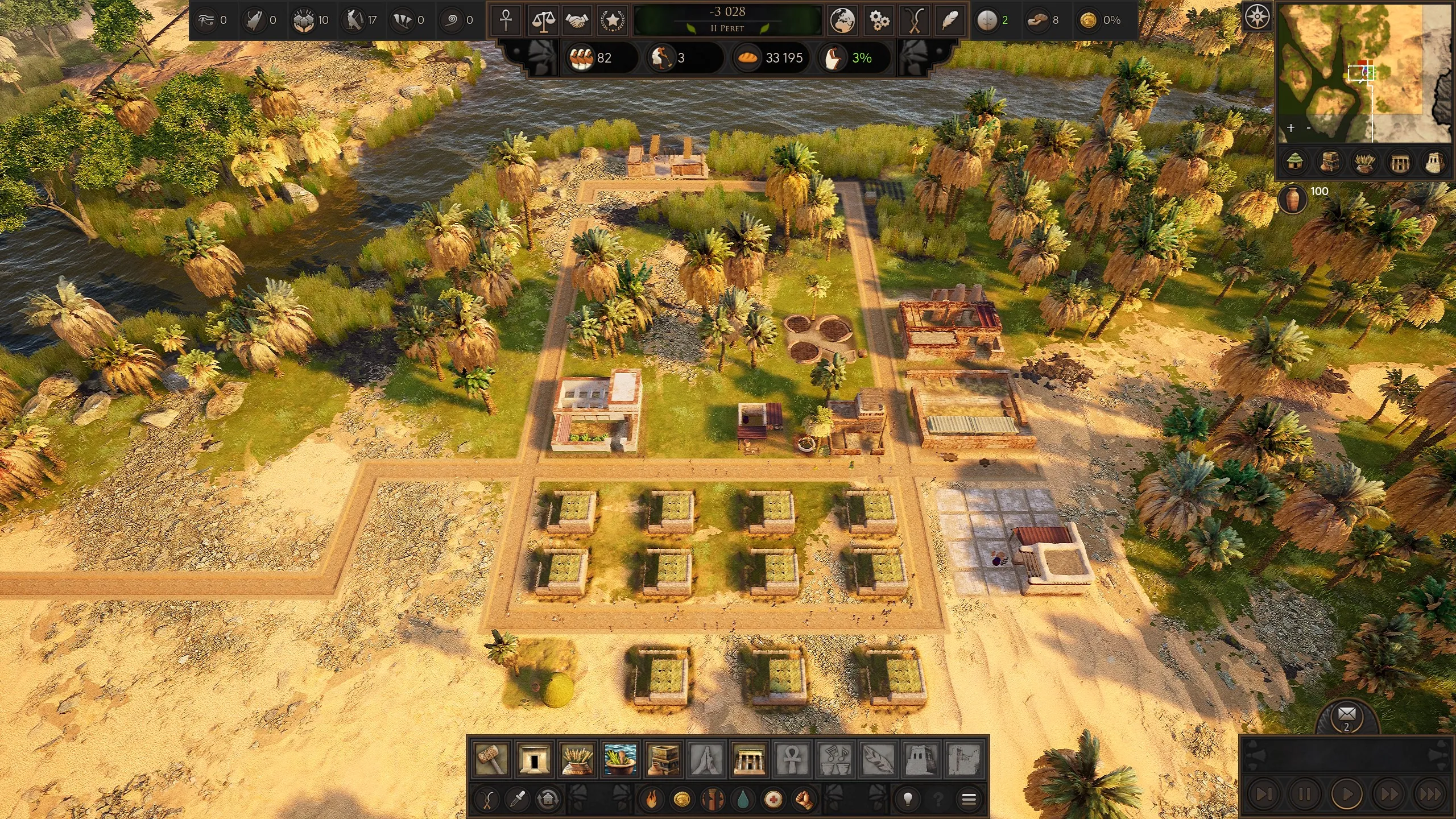Open the balance scales panel
The image size is (1456, 819).
click(x=543, y=20)
